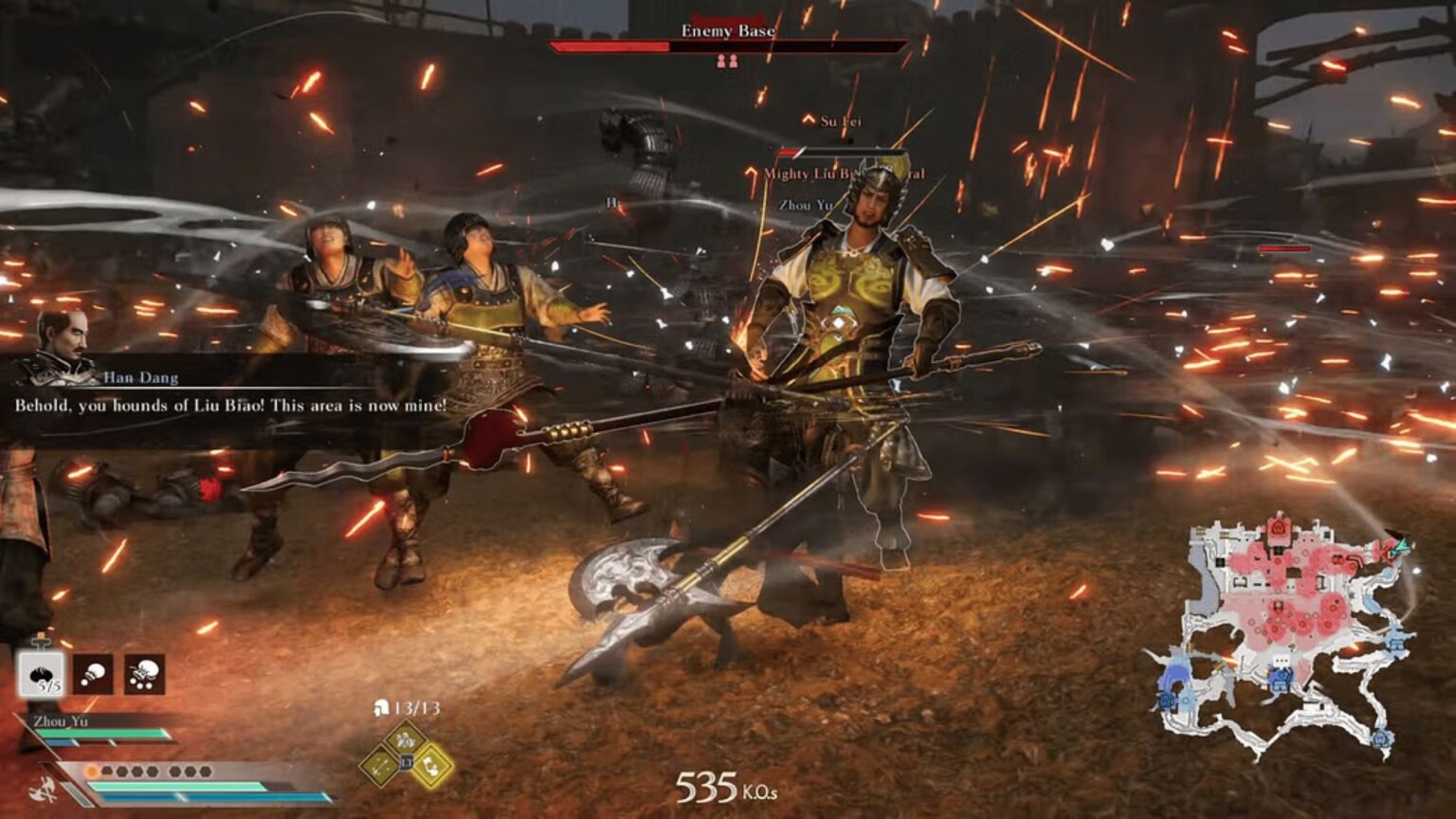Click the companion troops diamond icon
Viewport: 1456px width, 819px height.
pyautogui.click(x=405, y=740)
